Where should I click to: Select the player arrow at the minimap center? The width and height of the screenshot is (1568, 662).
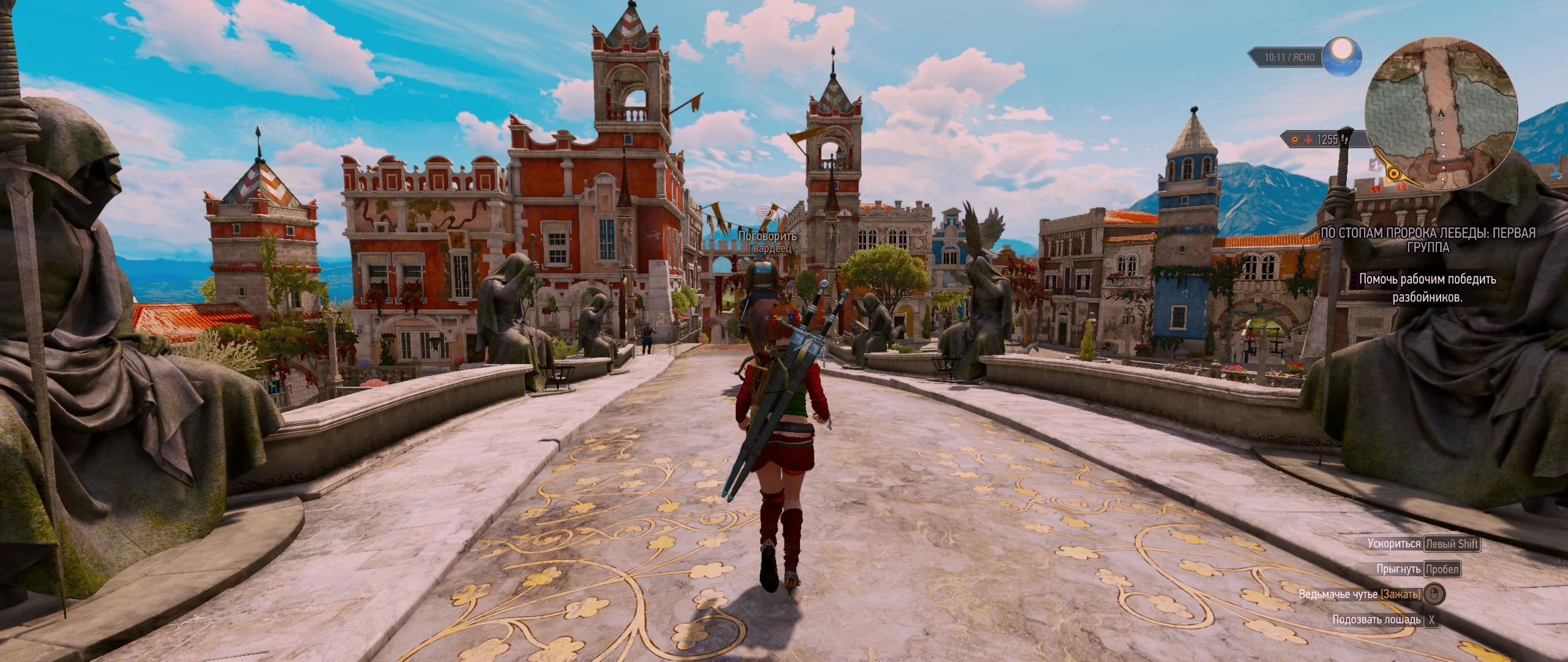click(1442, 113)
